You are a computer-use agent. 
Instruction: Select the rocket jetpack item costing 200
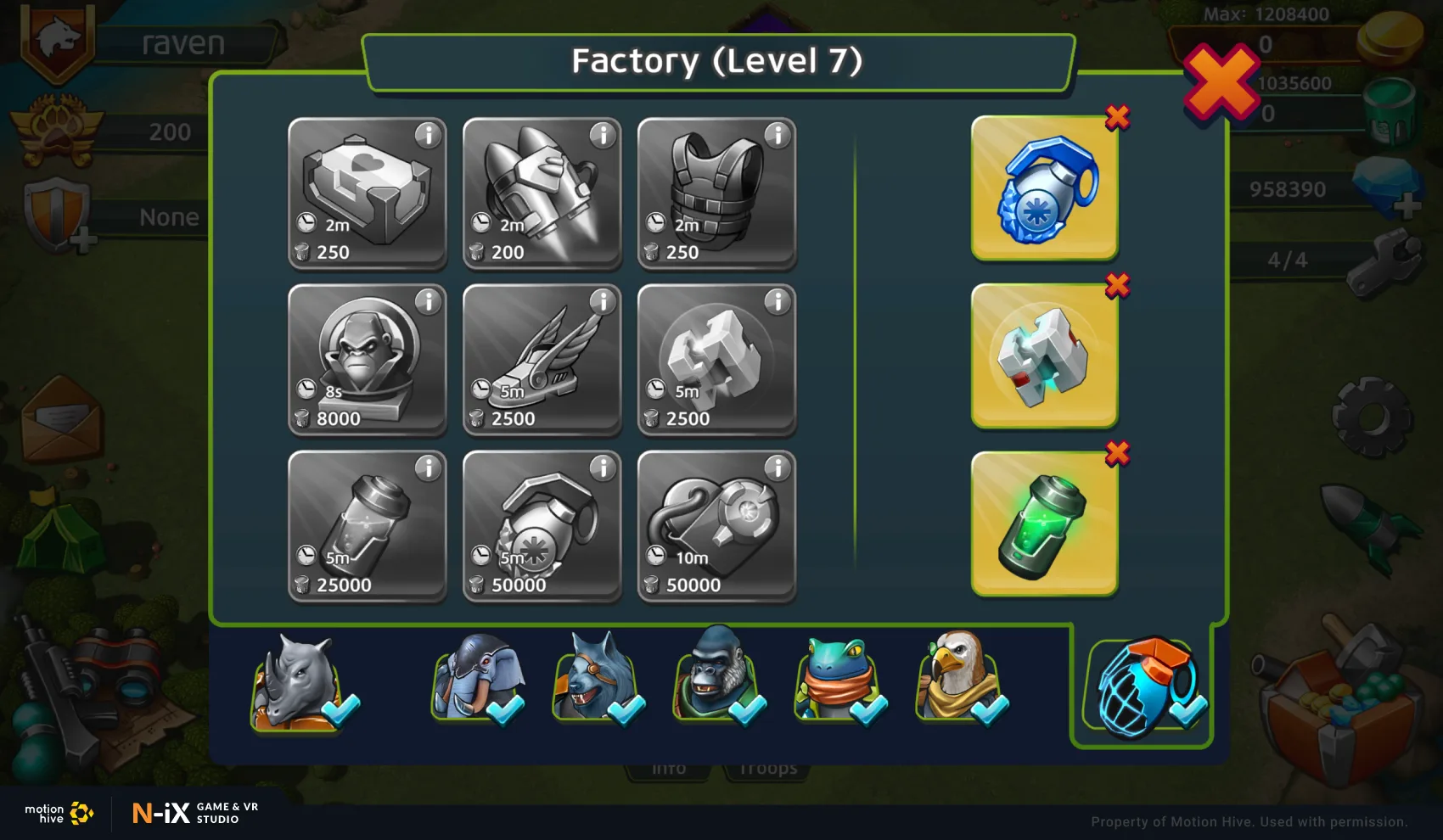click(x=542, y=193)
